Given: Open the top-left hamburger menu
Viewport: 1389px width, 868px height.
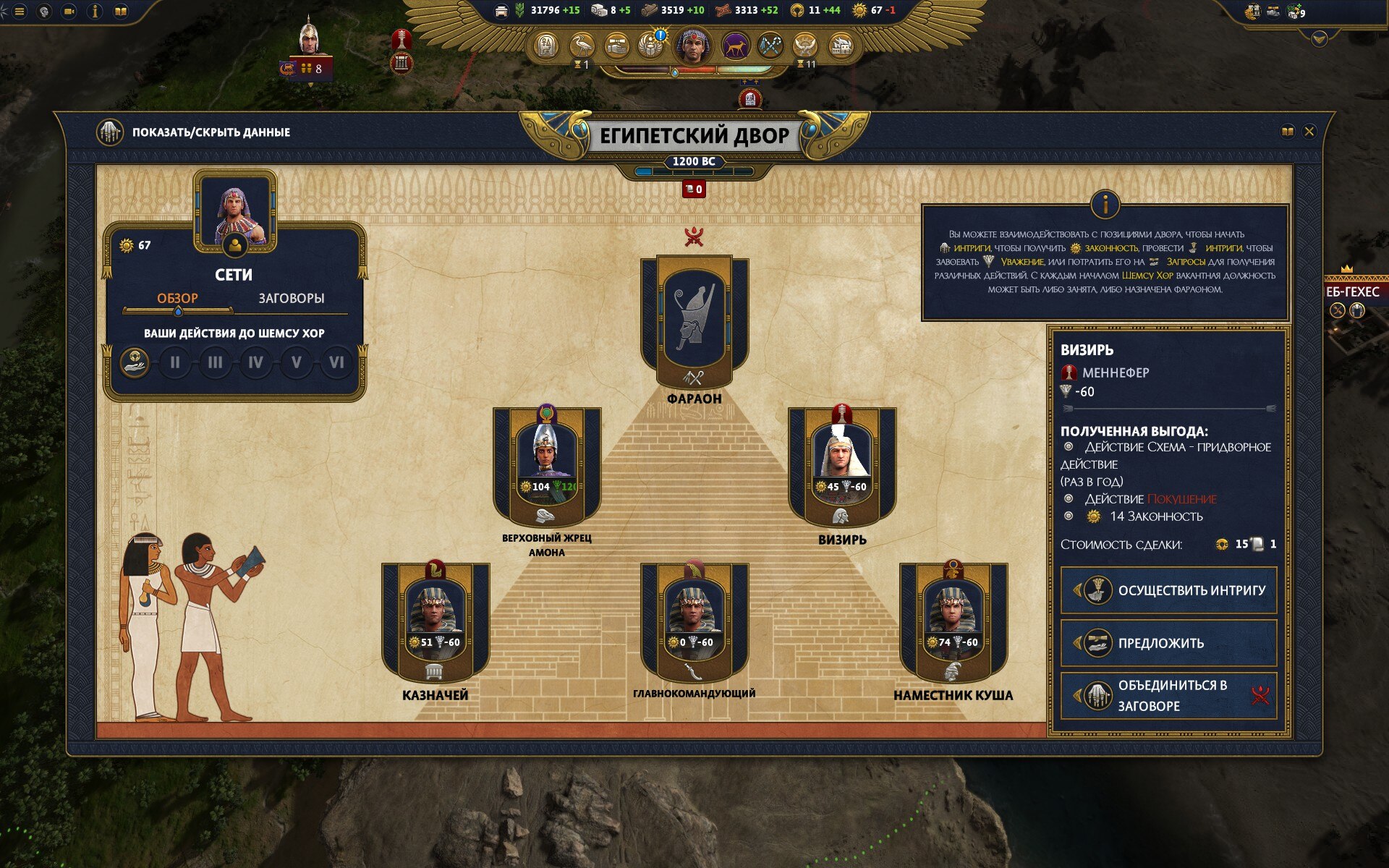Looking at the screenshot, I should 20,12.
